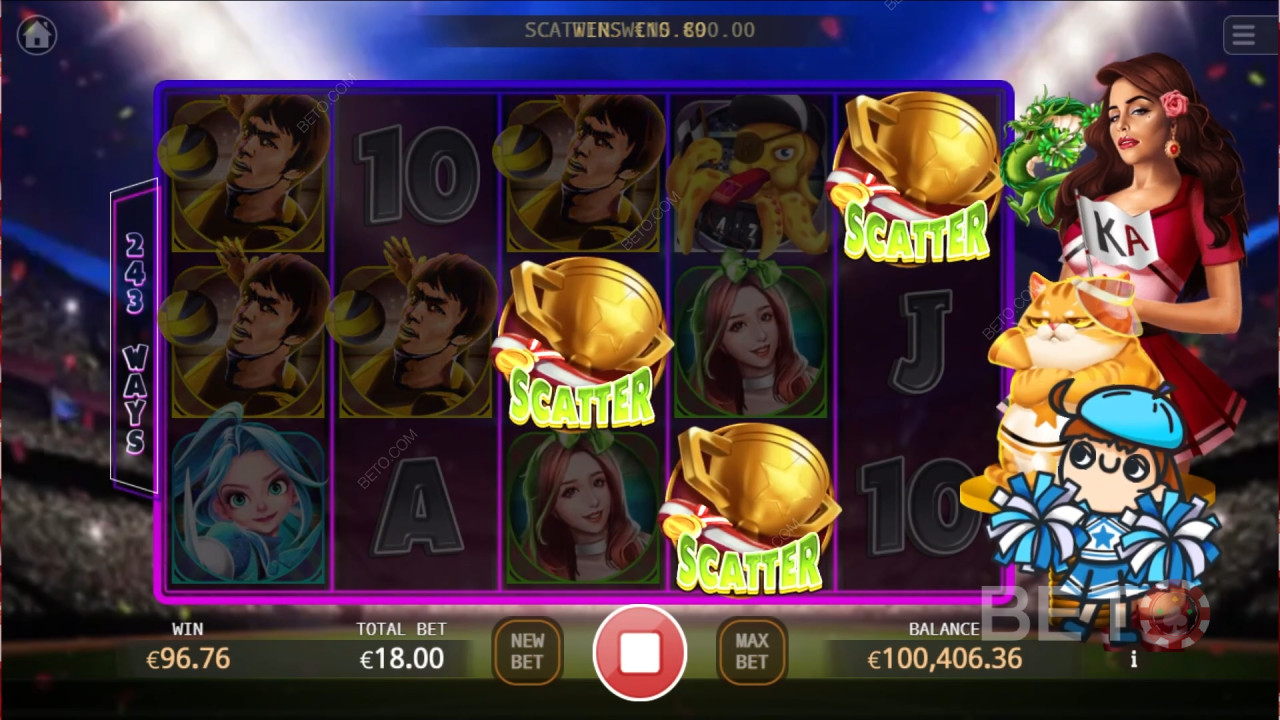Open the hamburger menu
The height and width of the screenshot is (720, 1280).
click(1243, 36)
